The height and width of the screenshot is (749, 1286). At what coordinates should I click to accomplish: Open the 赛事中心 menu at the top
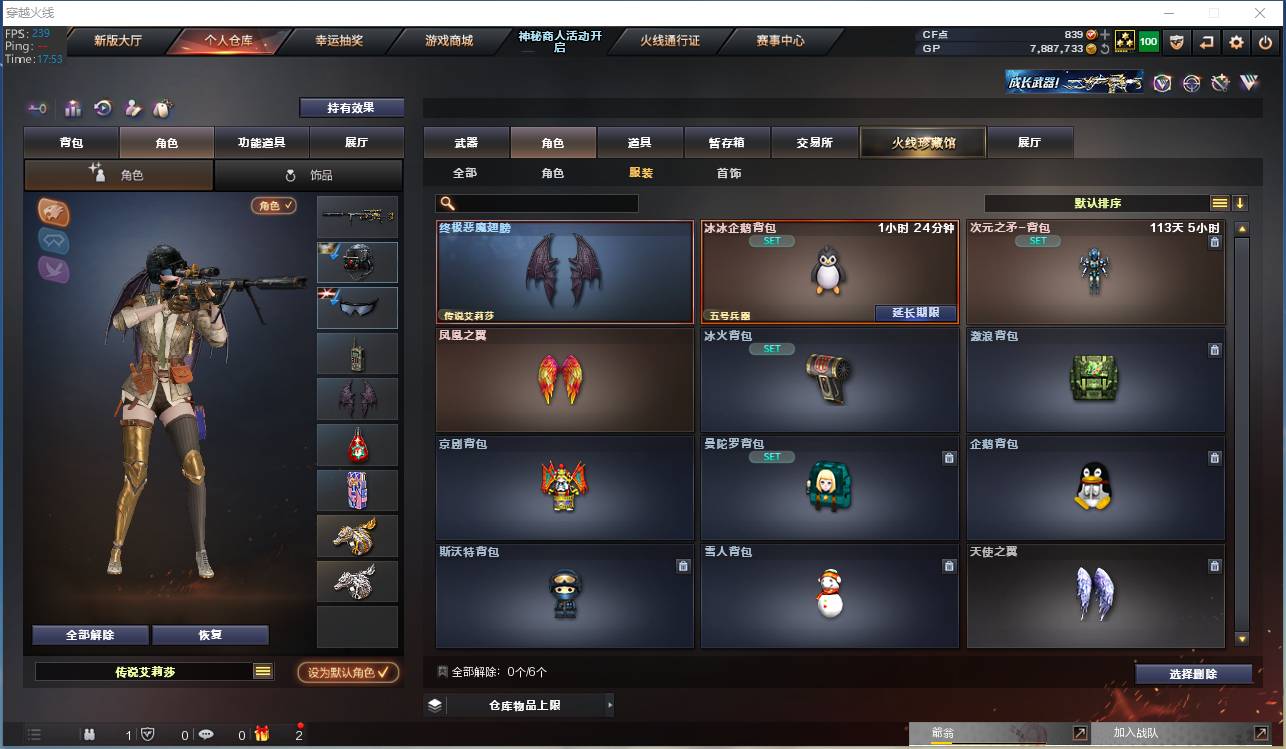(x=782, y=41)
